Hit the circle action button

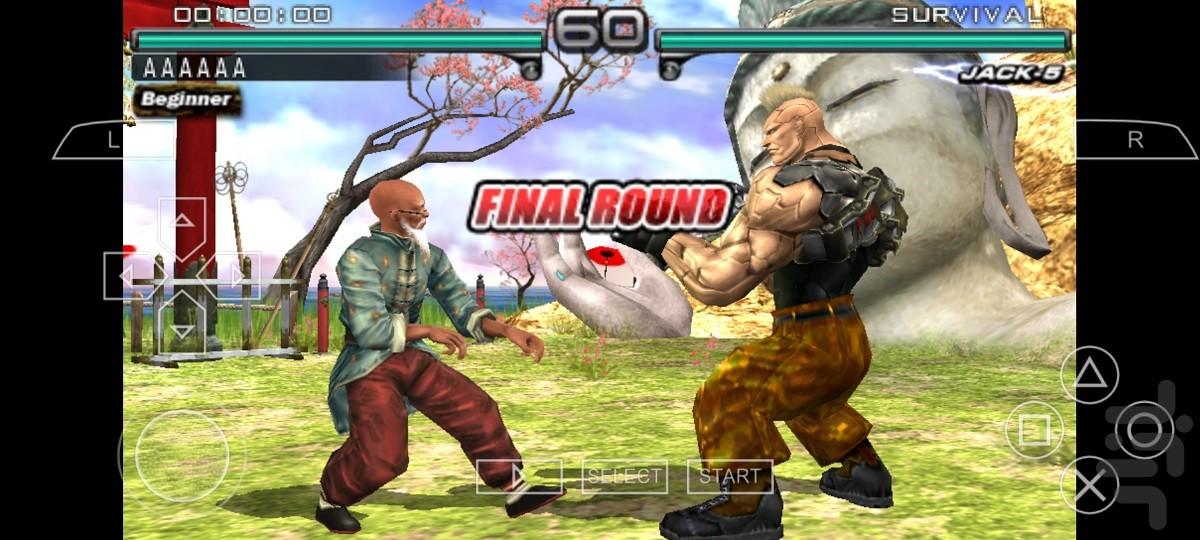[1144, 430]
